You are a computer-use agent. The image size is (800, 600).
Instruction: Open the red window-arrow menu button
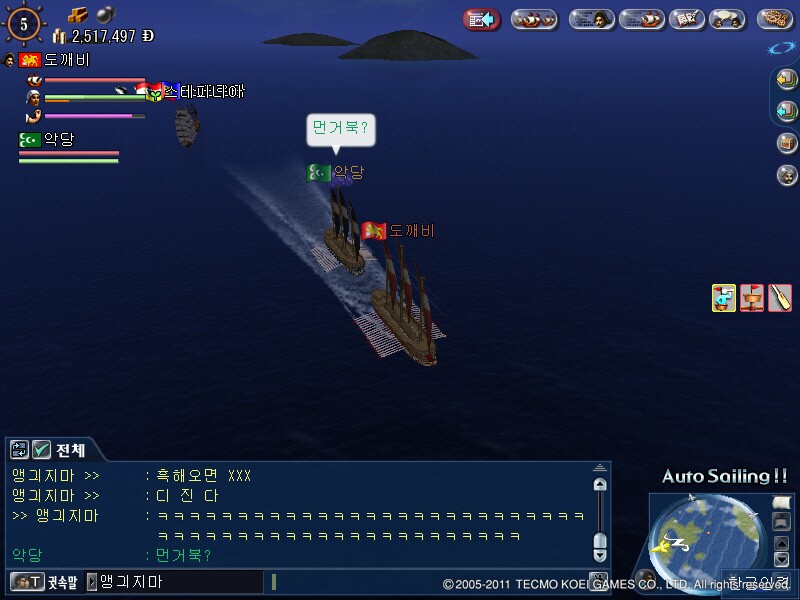click(482, 19)
